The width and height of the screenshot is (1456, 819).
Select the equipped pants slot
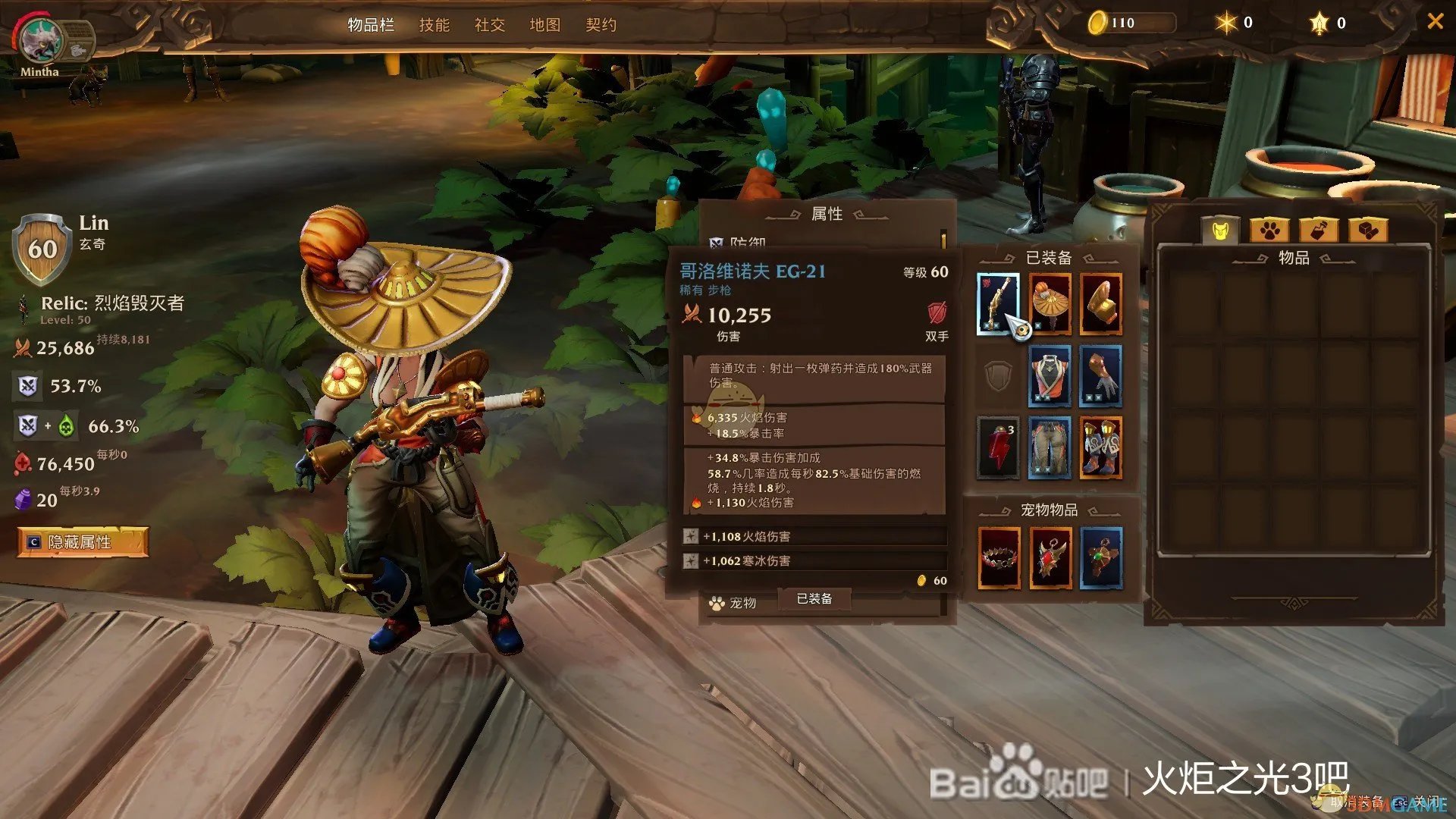tap(1050, 447)
